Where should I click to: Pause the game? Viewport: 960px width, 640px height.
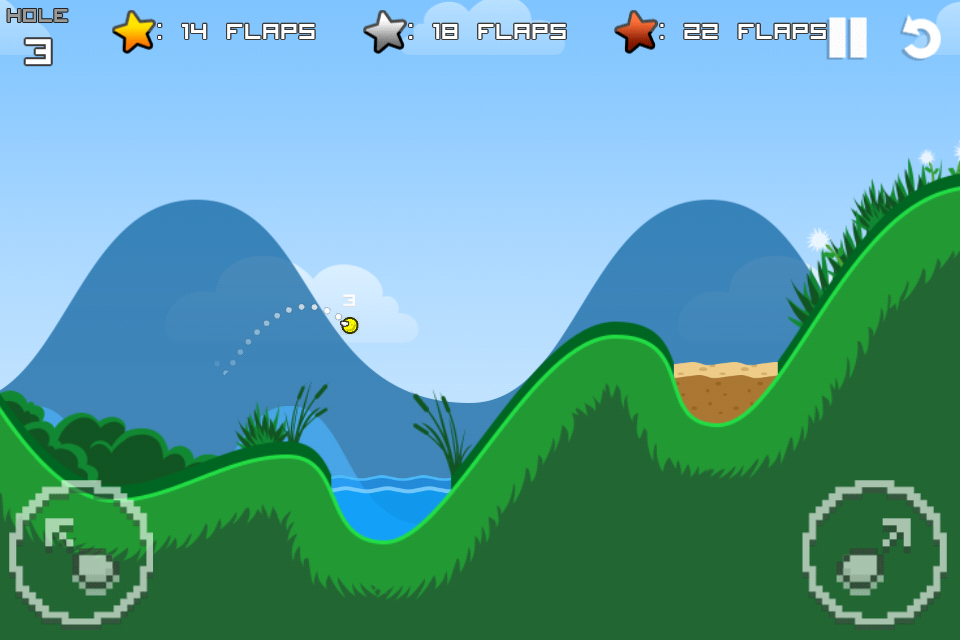pyautogui.click(x=847, y=38)
